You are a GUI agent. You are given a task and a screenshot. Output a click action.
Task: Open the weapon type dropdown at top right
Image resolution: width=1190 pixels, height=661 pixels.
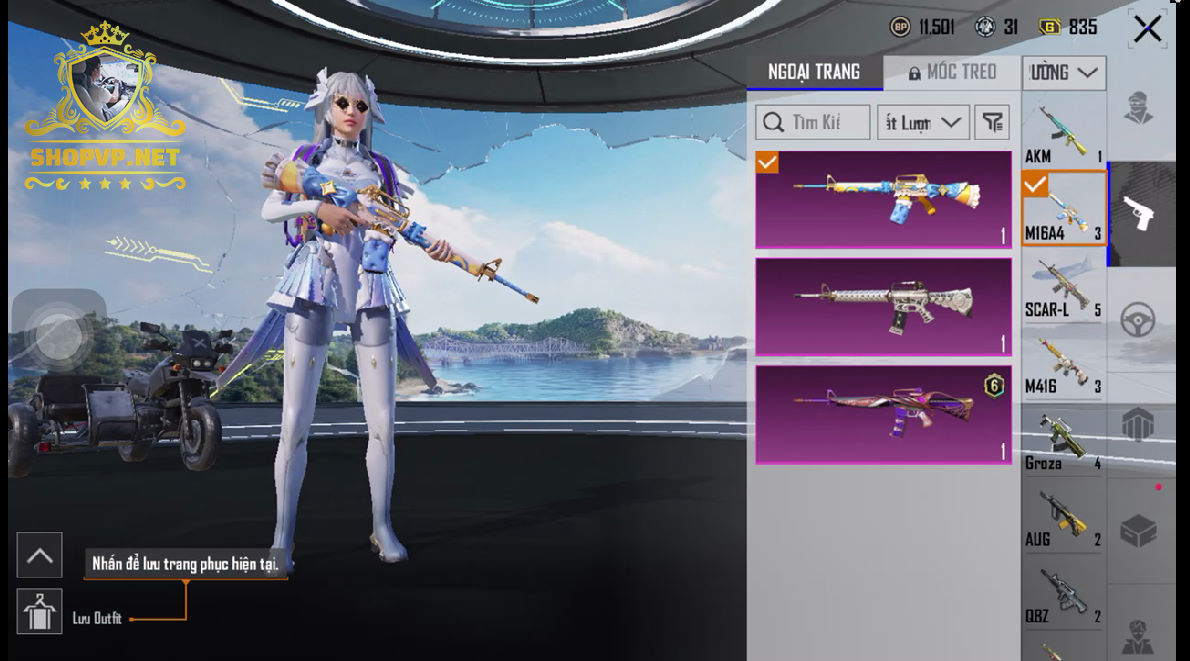coord(1064,72)
